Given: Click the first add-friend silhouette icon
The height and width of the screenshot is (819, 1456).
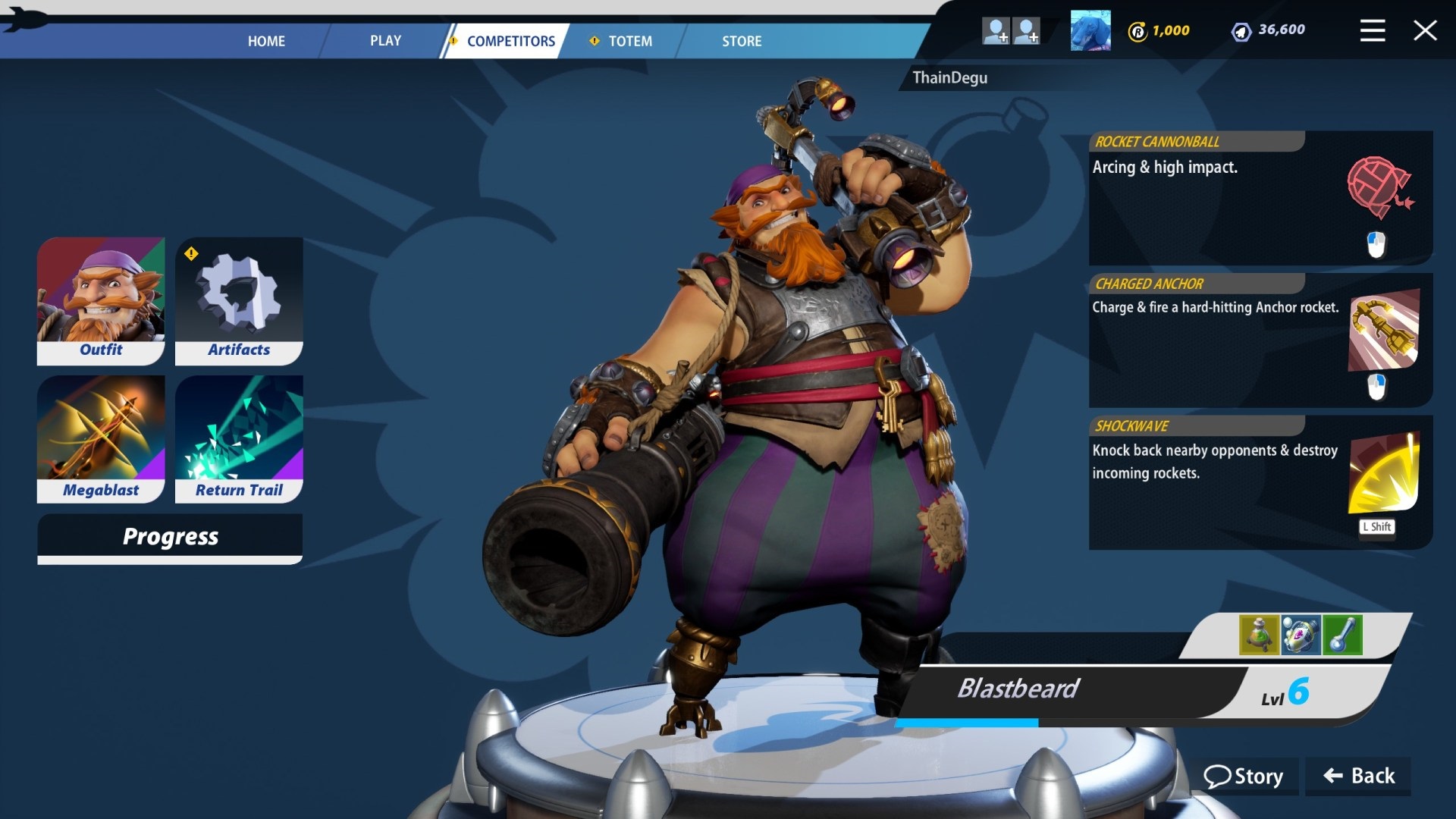Looking at the screenshot, I should [x=995, y=30].
